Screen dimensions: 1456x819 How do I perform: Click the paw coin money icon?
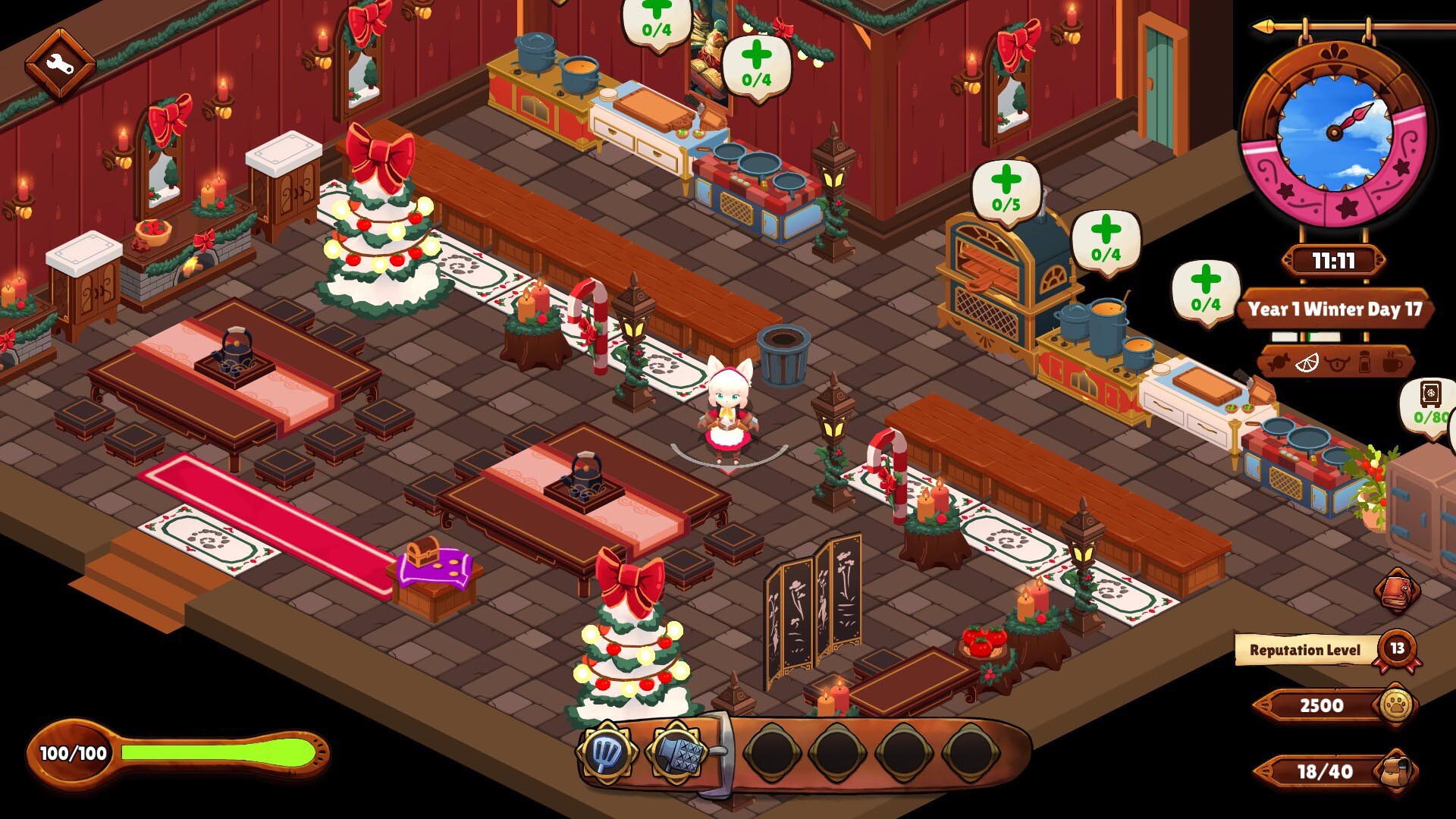pos(1395,705)
